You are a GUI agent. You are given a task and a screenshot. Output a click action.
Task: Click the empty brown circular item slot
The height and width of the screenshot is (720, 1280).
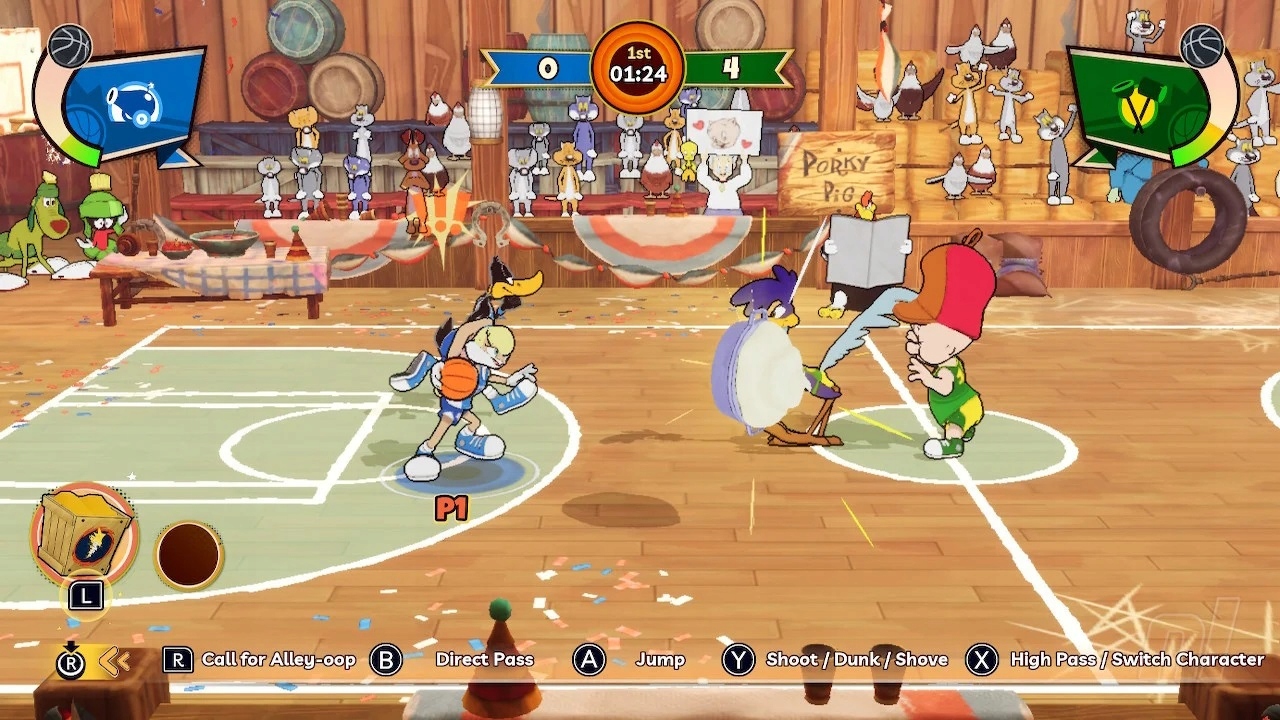[x=189, y=554]
